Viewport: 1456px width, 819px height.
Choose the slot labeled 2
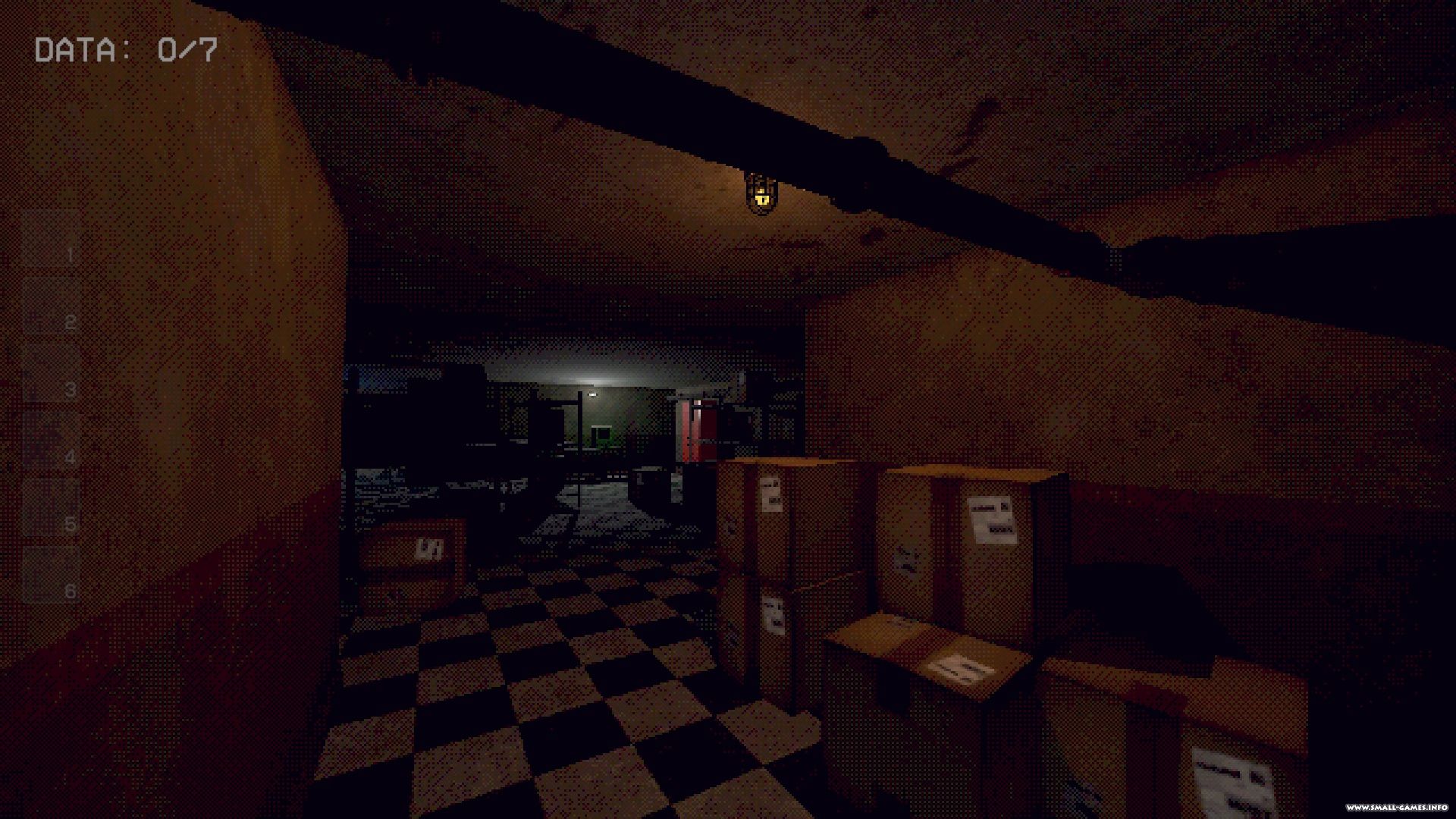52,306
